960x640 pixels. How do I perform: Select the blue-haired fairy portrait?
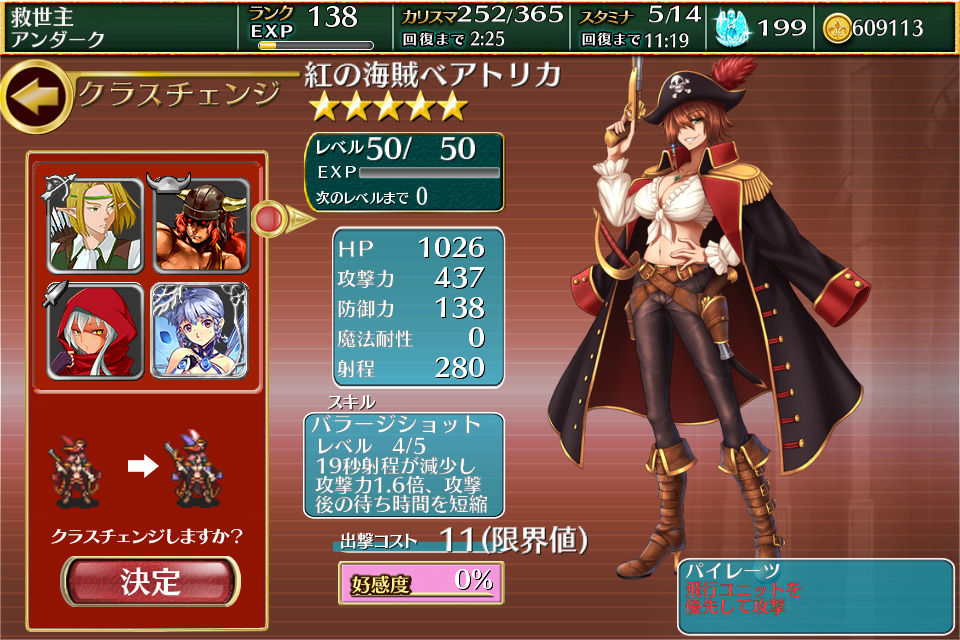[200, 331]
